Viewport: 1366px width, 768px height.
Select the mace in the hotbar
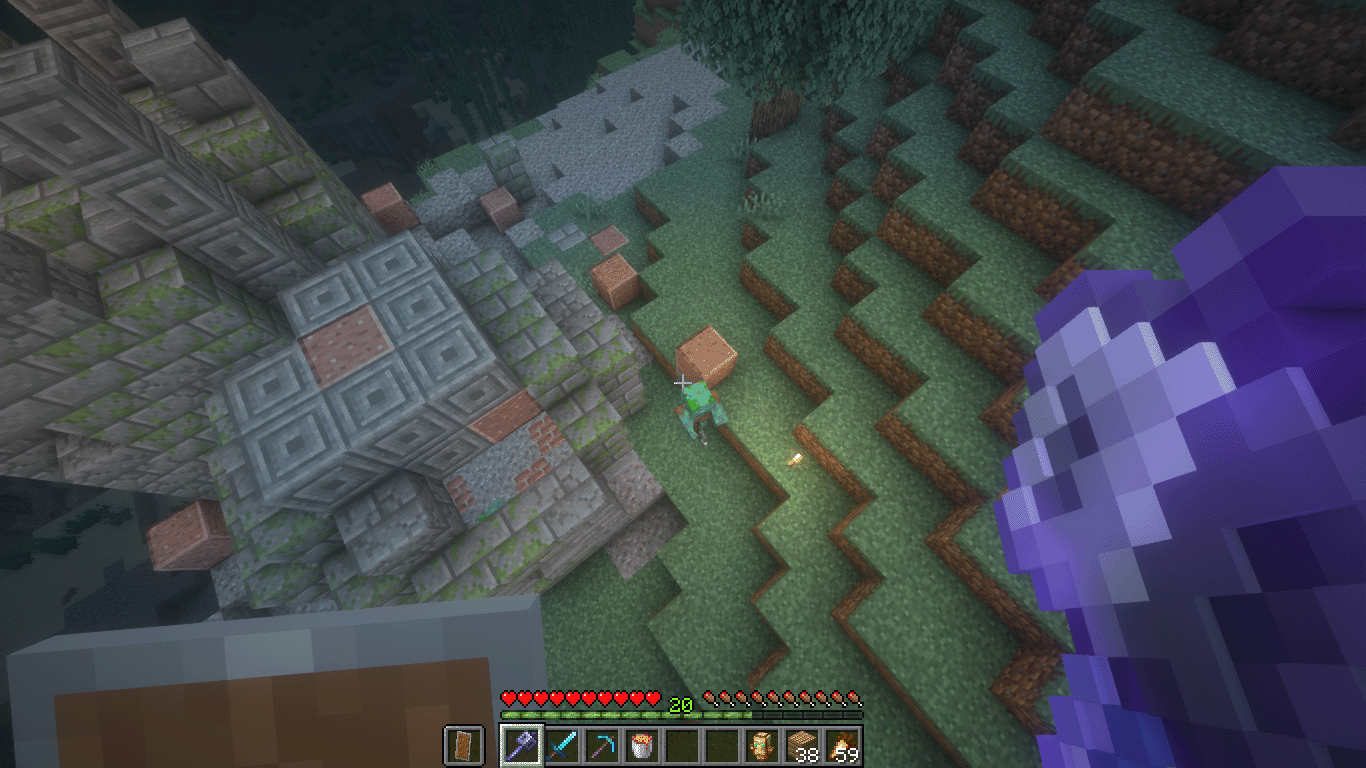[x=521, y=745]
